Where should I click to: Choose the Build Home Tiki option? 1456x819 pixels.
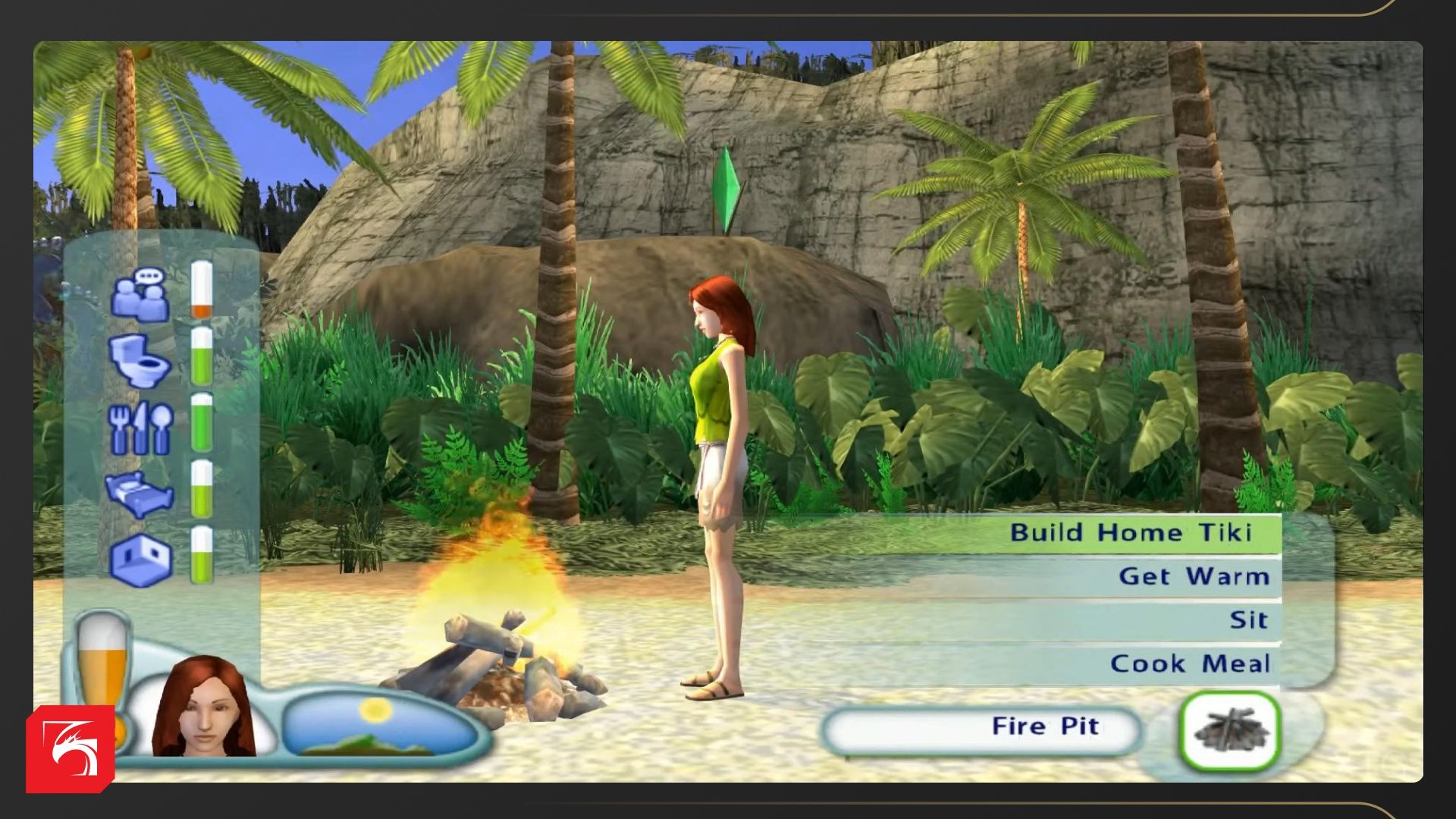[x=1129, y=532]
